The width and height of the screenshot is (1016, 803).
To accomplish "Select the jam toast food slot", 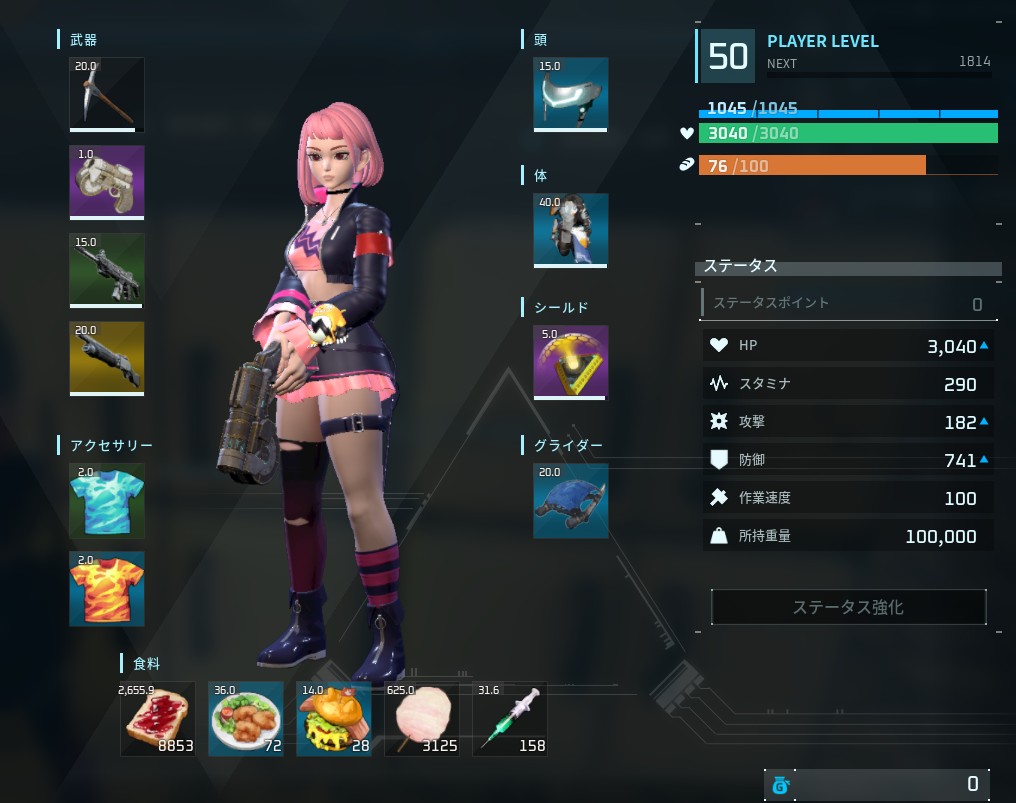I will (x=157, y=719).
